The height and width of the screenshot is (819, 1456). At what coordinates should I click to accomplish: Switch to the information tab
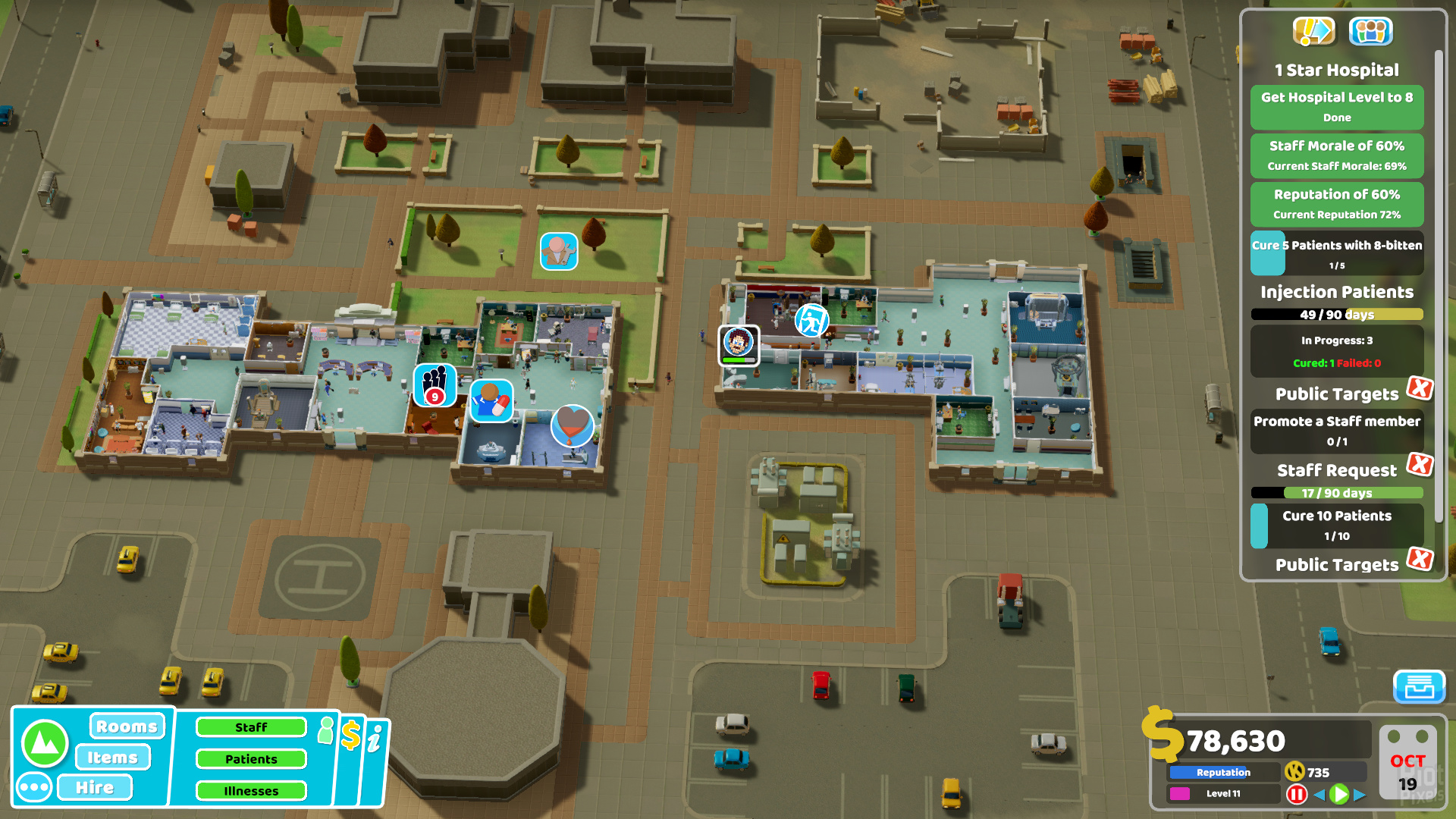pyautogui.click(x=375, y=739)
